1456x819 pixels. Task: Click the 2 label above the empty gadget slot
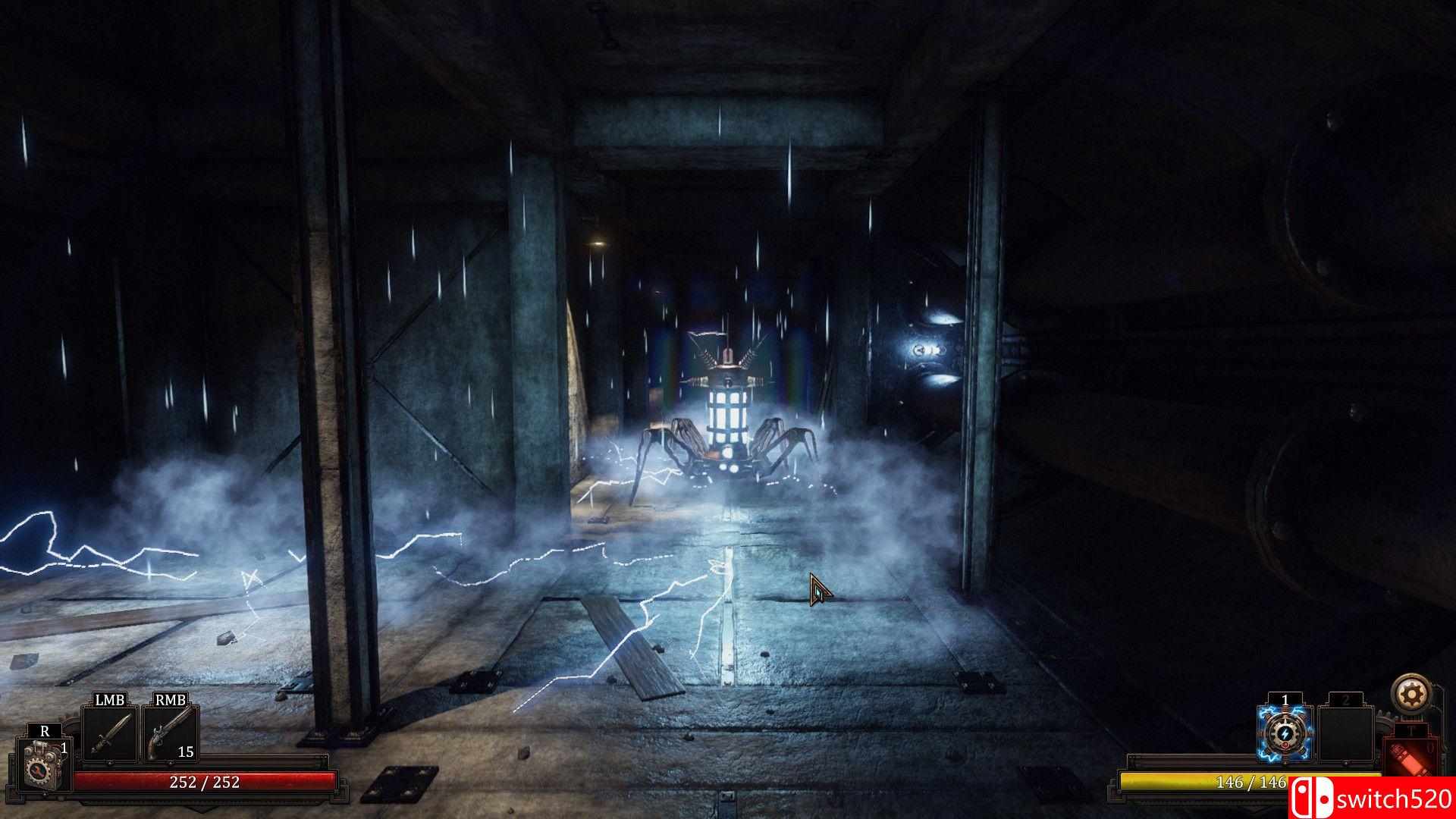point(1346,699)
